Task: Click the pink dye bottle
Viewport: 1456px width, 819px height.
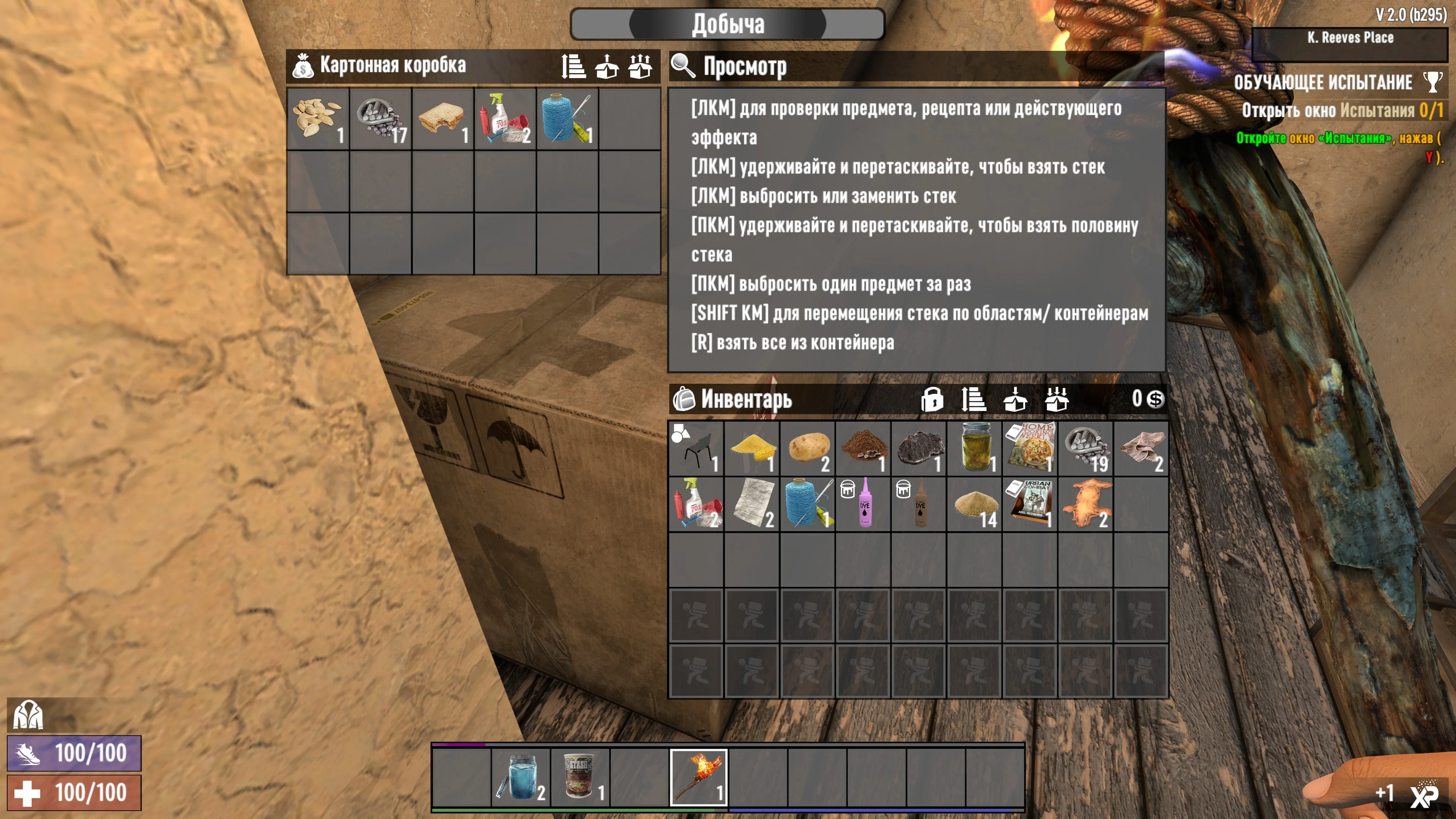Action: (863, 504)
